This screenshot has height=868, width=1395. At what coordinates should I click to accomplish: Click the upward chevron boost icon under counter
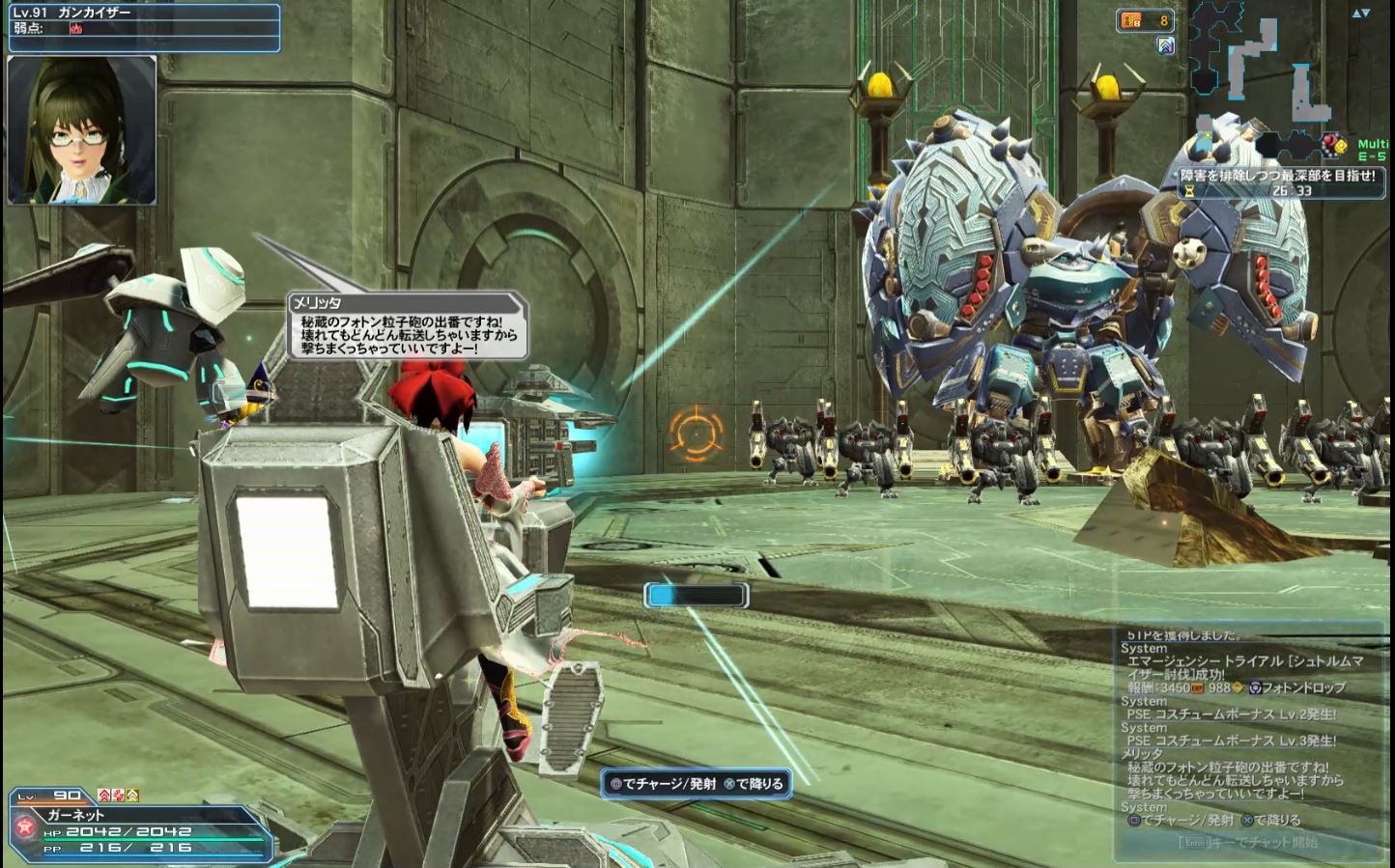click(1166, 44)
